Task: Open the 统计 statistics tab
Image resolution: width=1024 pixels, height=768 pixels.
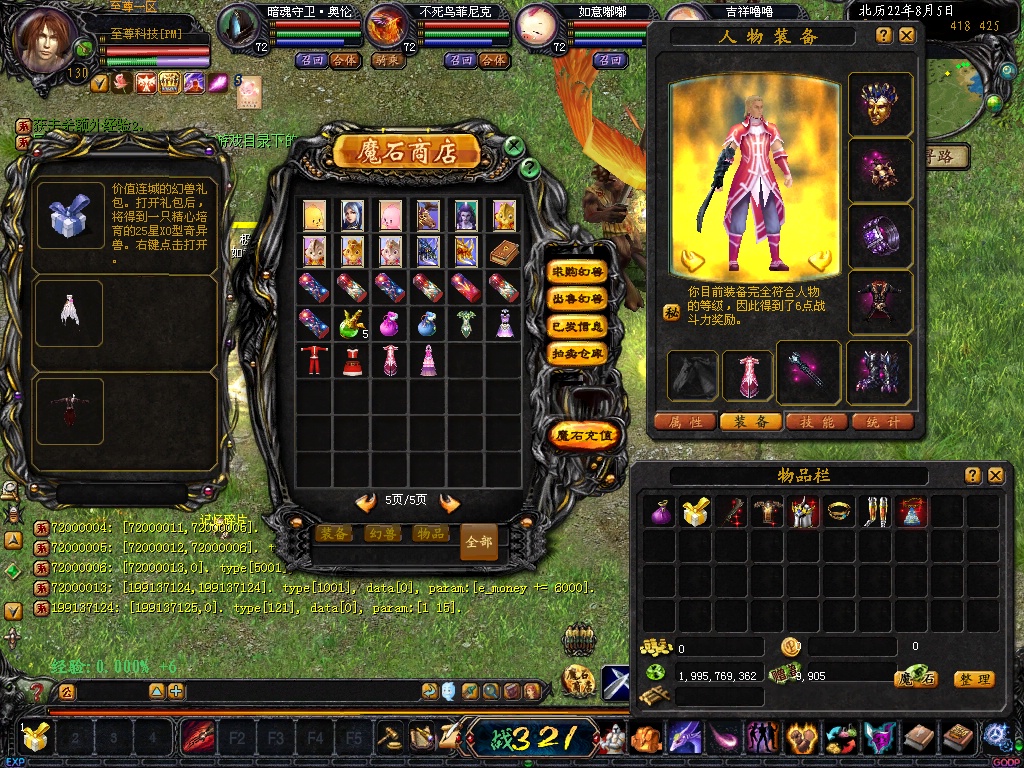Action: pyautogui.click(x=881, y=422)
